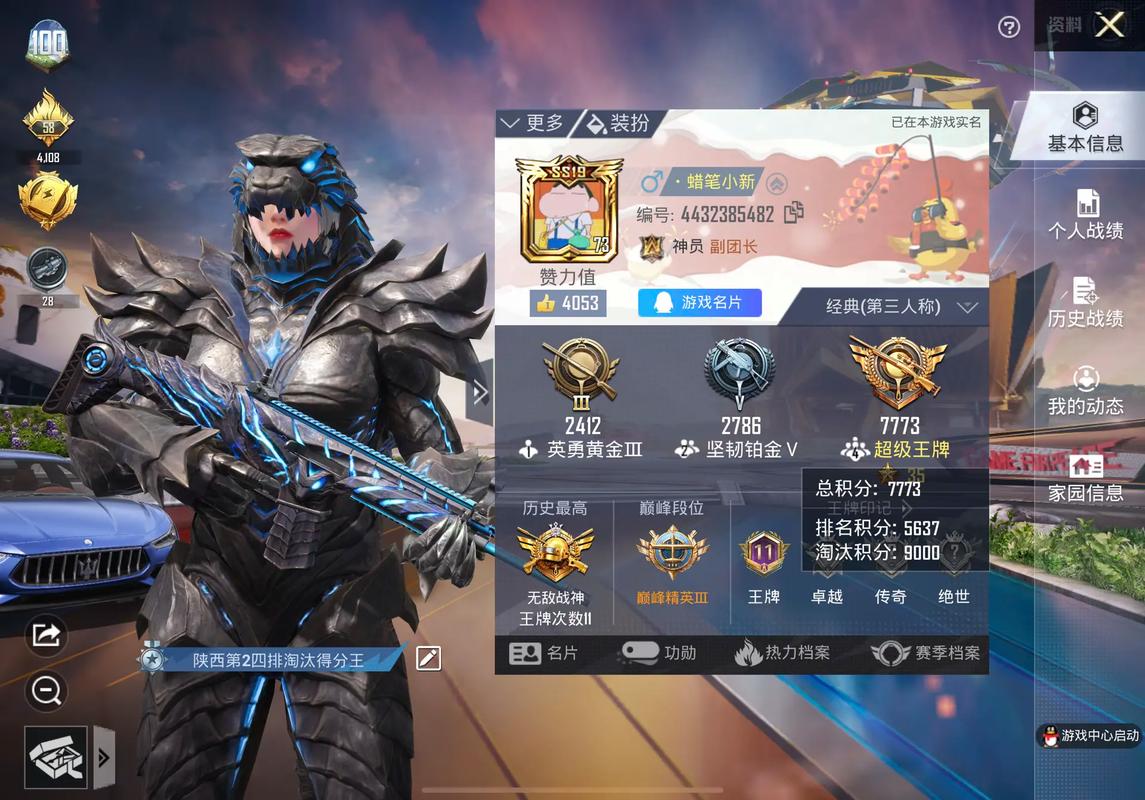Screen dimensions: 1145x800
Task: View the 热力档案 section
Action: tap(783, 653)
